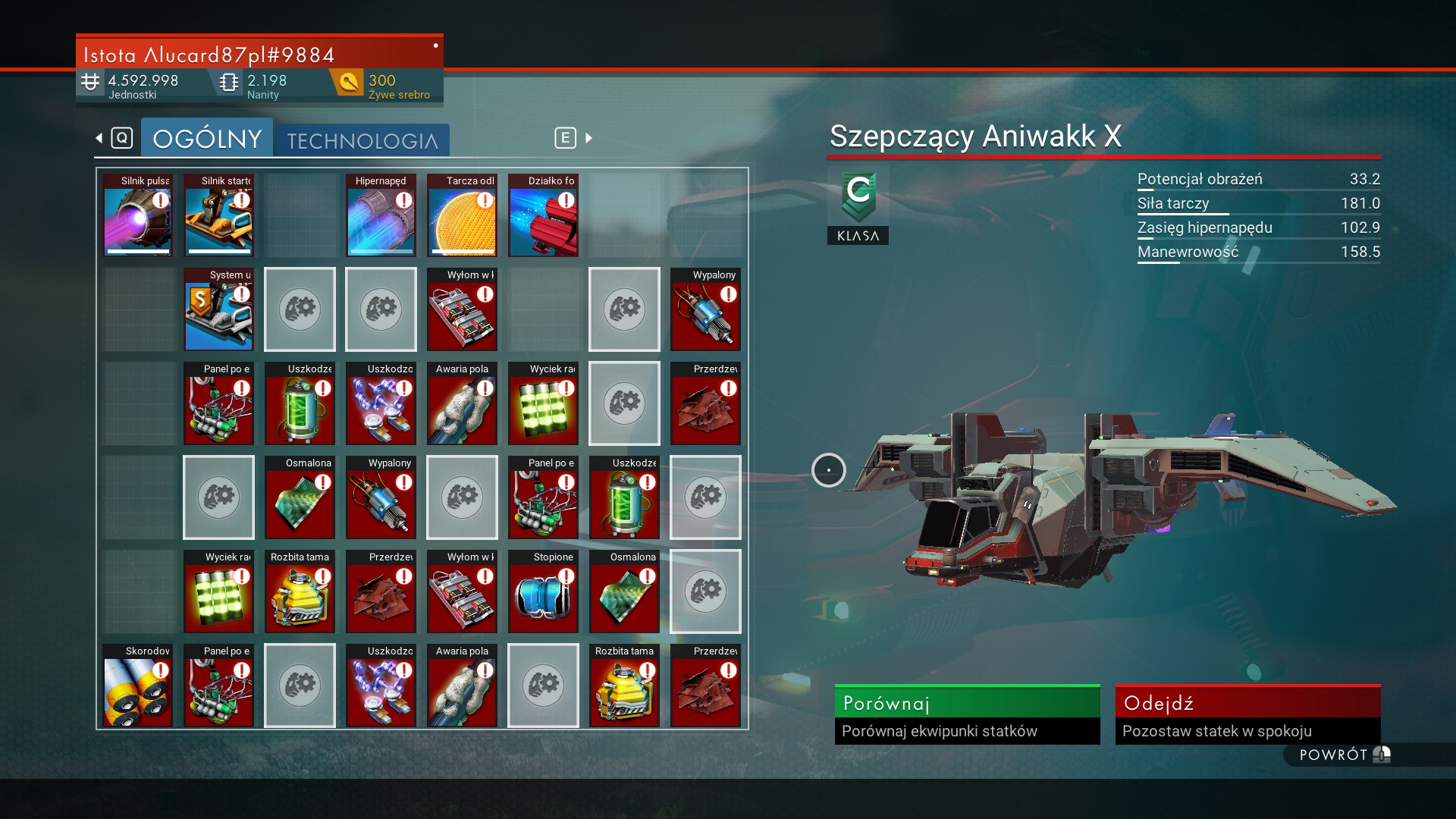Click the Skorodowane corroded tanks slot
The height and width of the screenshot is (819, 1456).
138,686
